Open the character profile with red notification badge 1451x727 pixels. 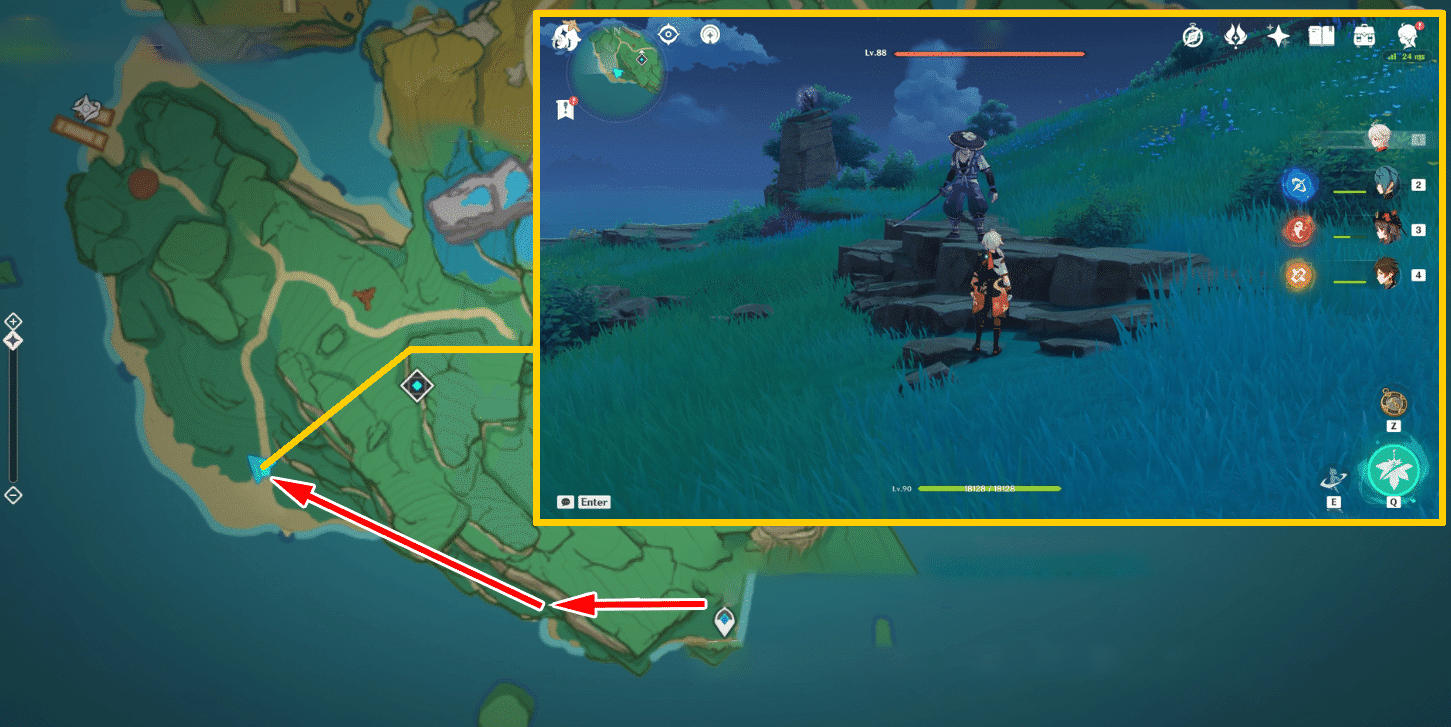pos(1410,37)
